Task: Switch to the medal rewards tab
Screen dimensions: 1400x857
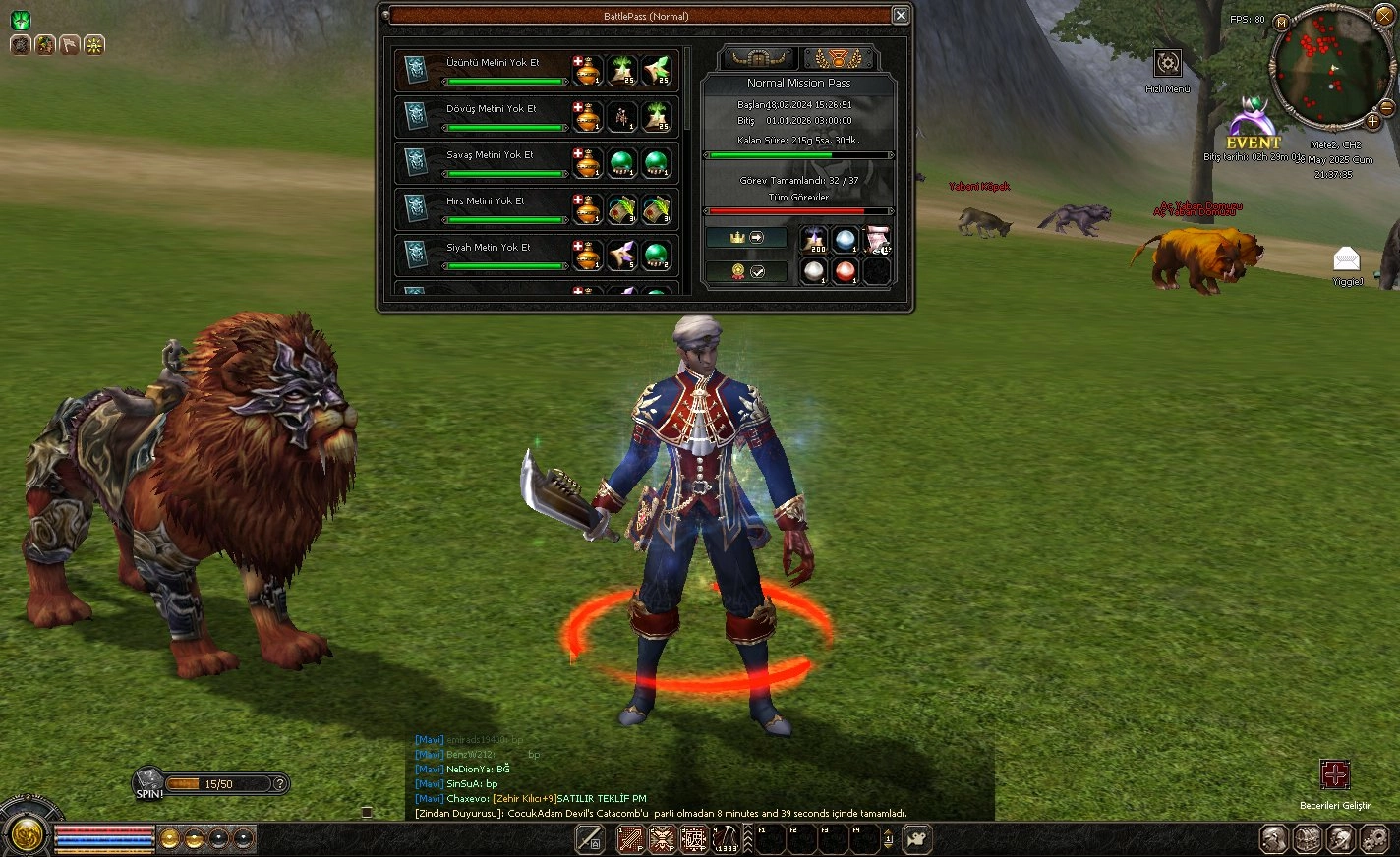Action: (x=839, y=58)
